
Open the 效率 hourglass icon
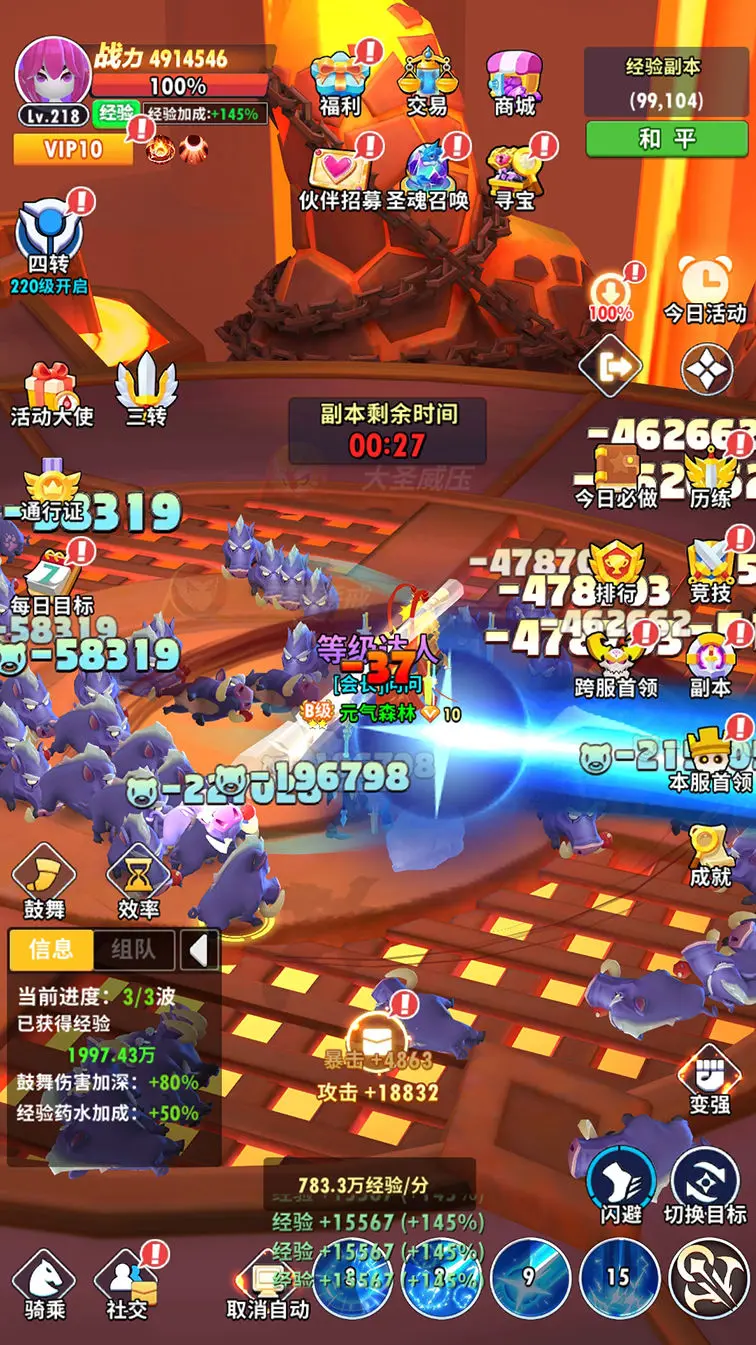tap(138, 882)
